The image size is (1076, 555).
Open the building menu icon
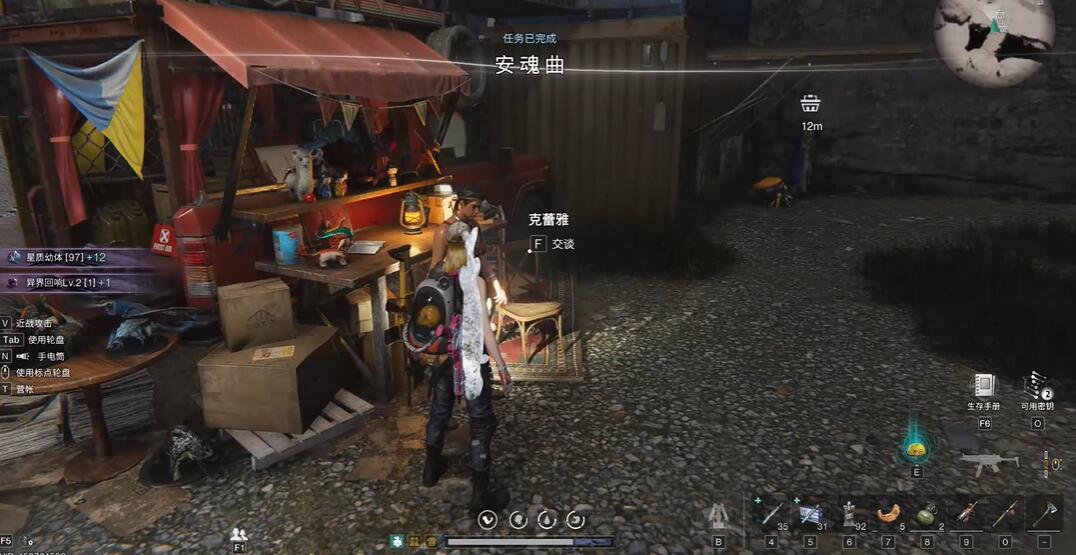click(718, 516)
